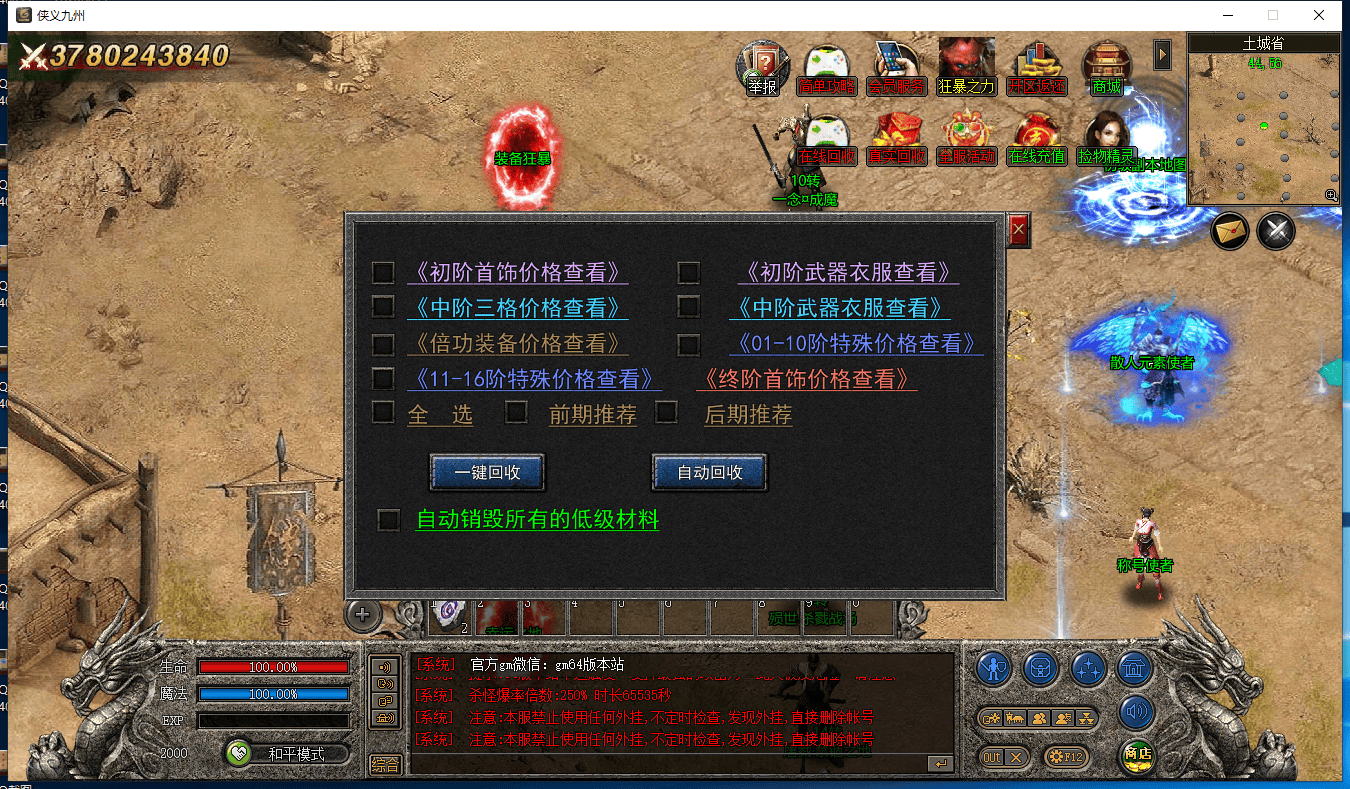This screenshot has height=789, width=1350.
Task: Click the 一键回收 button
Action: pyautogui.click(x=487, y=472)
